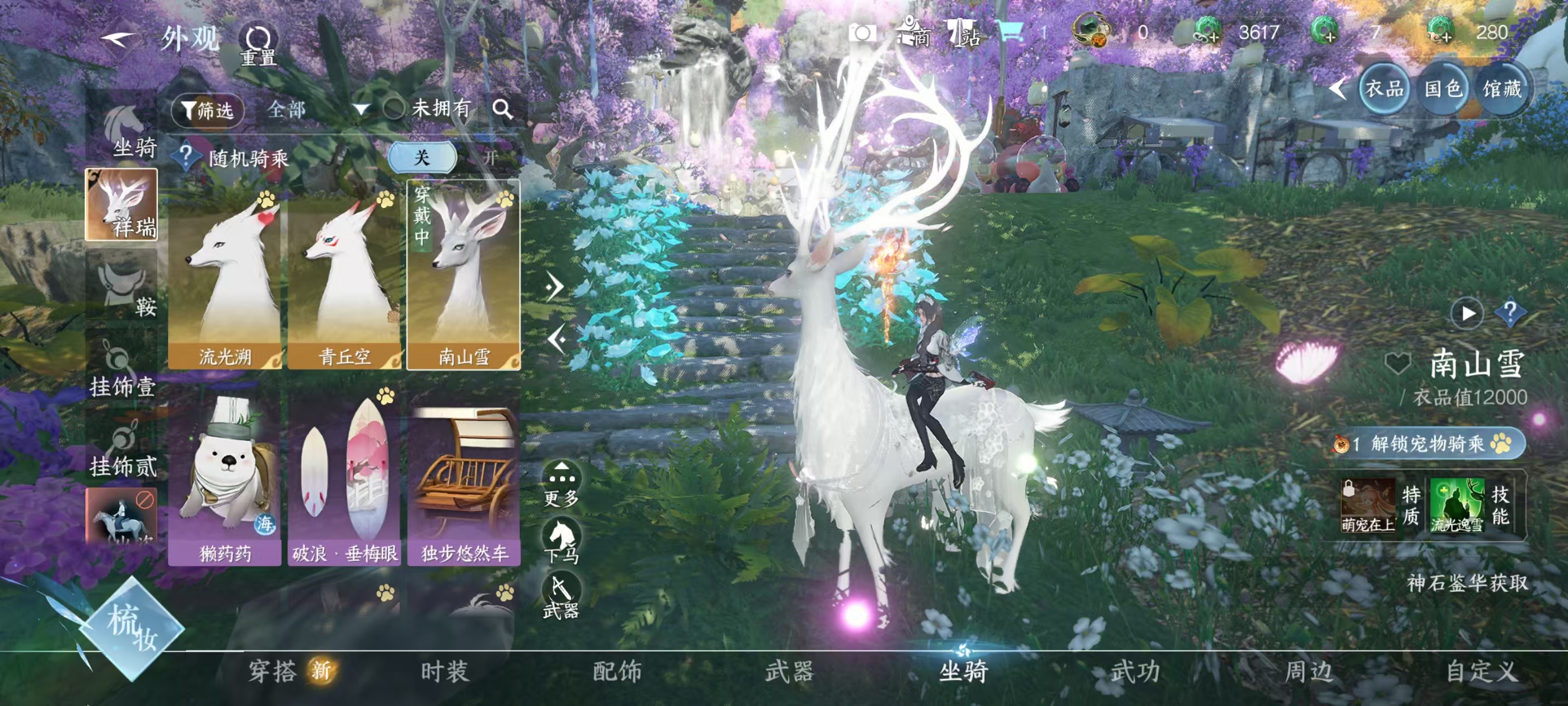
Task: Switch to the 挂饰壹 category
Action: [122, 368]
